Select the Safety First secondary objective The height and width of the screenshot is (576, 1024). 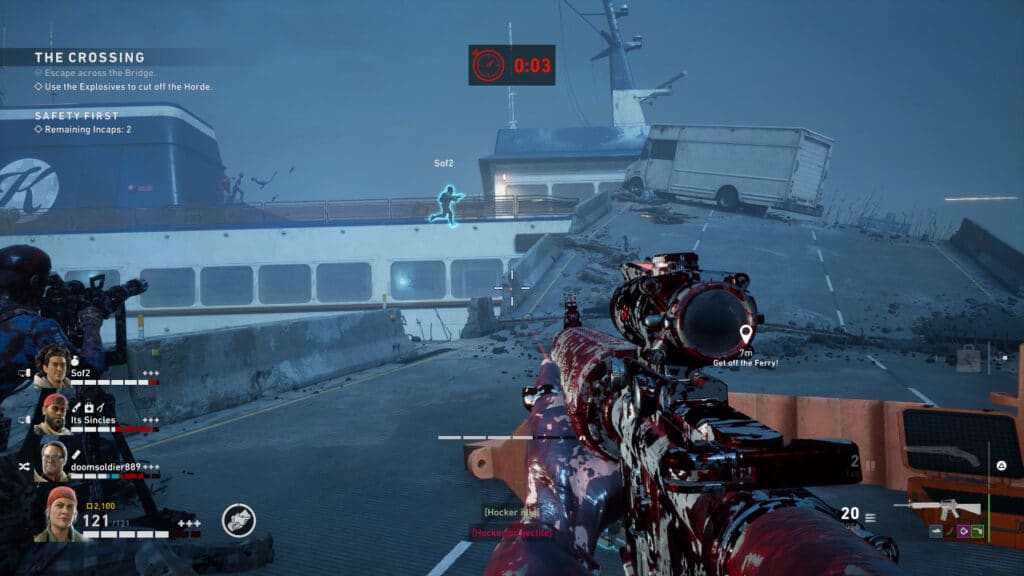[x=77, y=115]
